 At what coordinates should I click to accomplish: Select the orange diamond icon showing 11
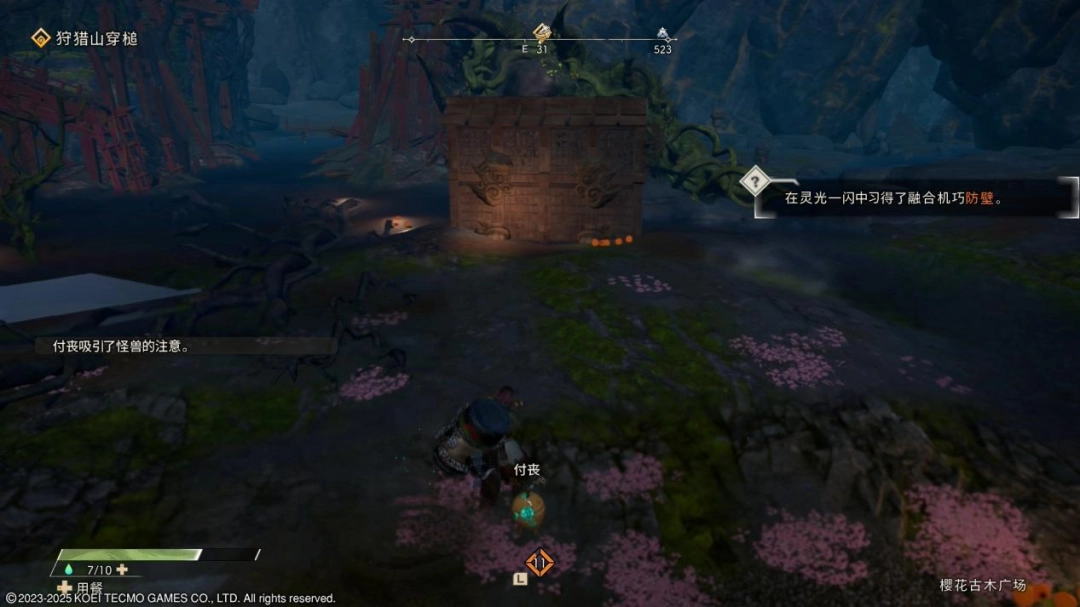click(540, 563)
